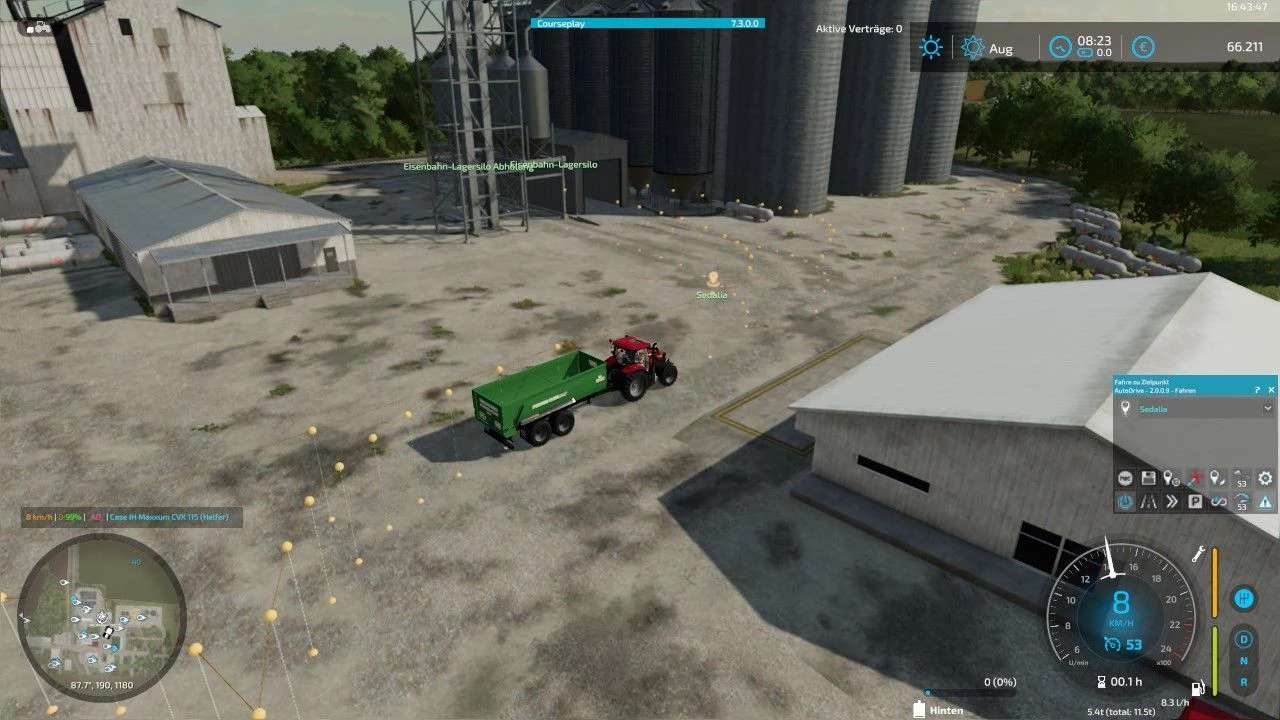Click the skip waypoints double-arrow icon
The height and width of the screenshot is (720, 1280).
coord(1171,501)
